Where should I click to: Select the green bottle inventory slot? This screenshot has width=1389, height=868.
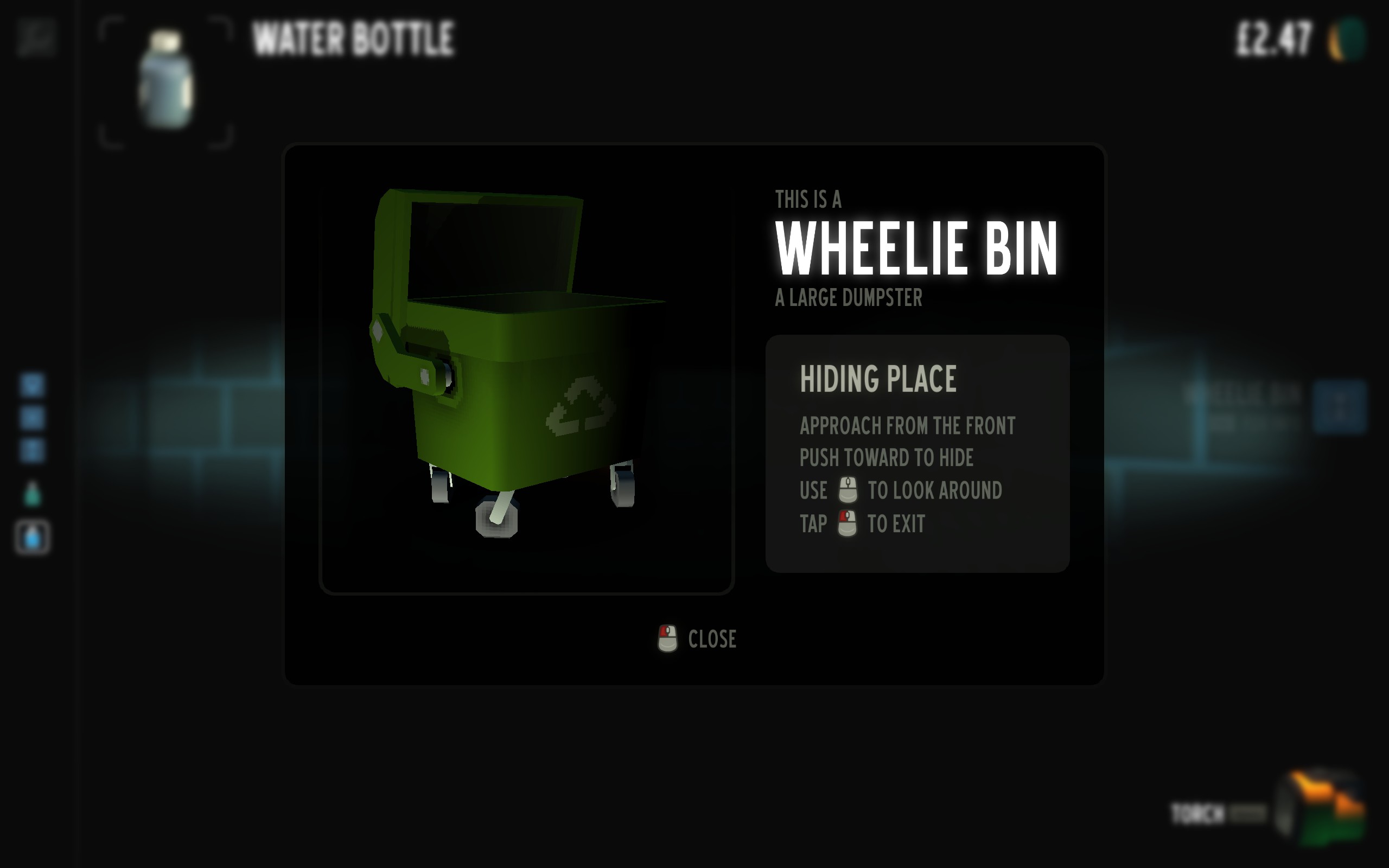pos(33,494)
